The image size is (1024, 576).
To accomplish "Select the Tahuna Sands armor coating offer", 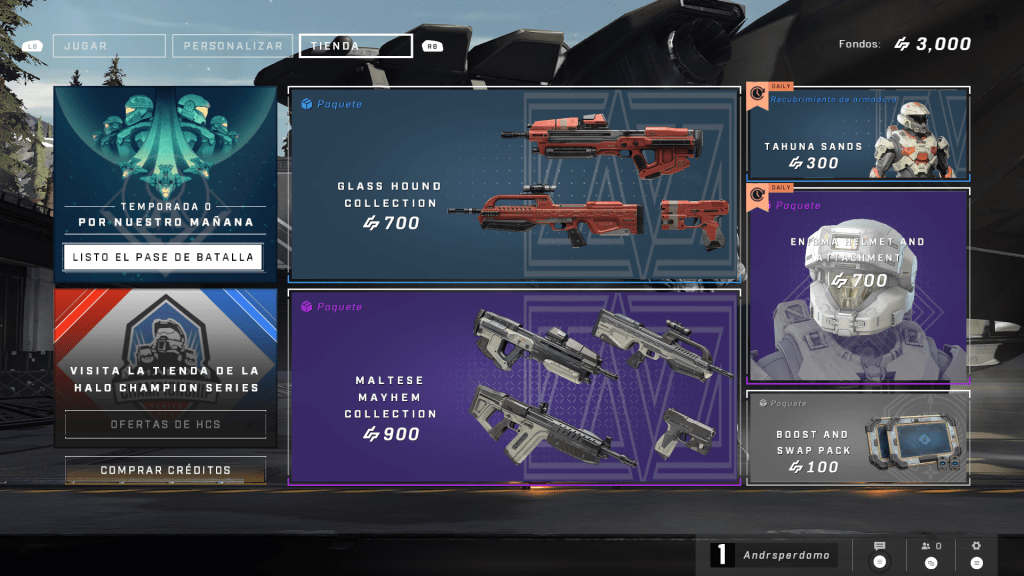I will click(858, 135).
